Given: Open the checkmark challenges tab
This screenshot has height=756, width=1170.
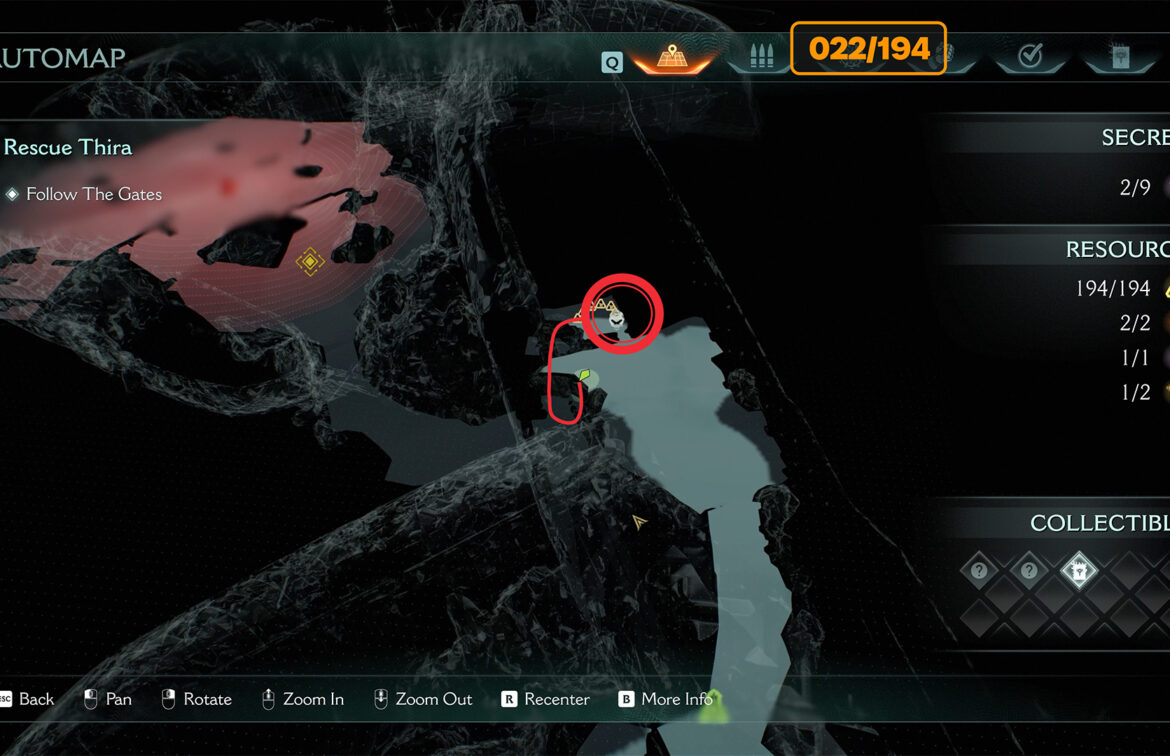Looking at the screenshot, I should pyautogui.click(x=1029, y=56).
